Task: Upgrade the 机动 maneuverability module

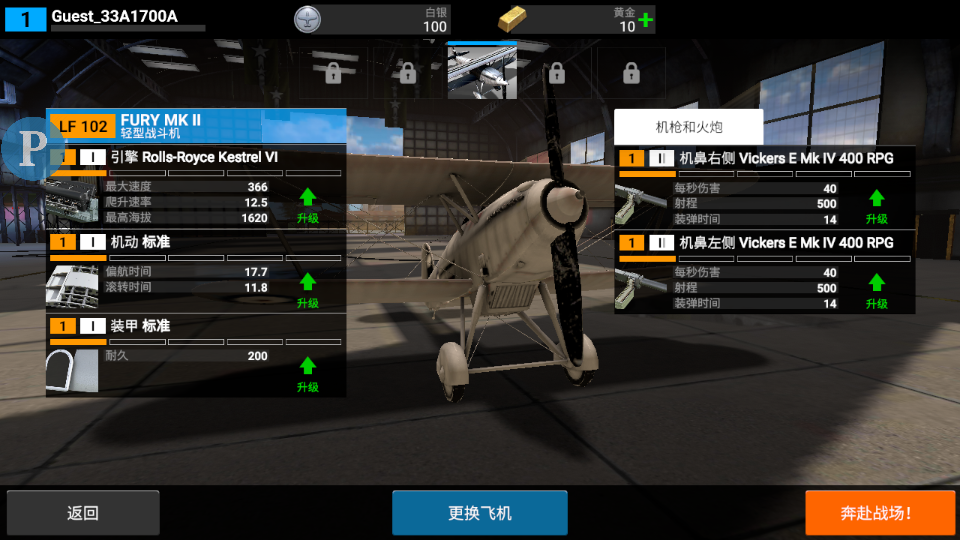Action: tap(307, 288)
